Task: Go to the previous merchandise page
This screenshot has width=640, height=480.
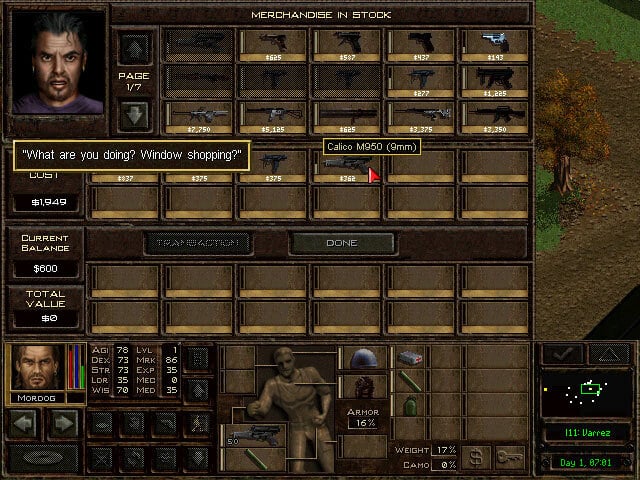Action: point(133,46)
